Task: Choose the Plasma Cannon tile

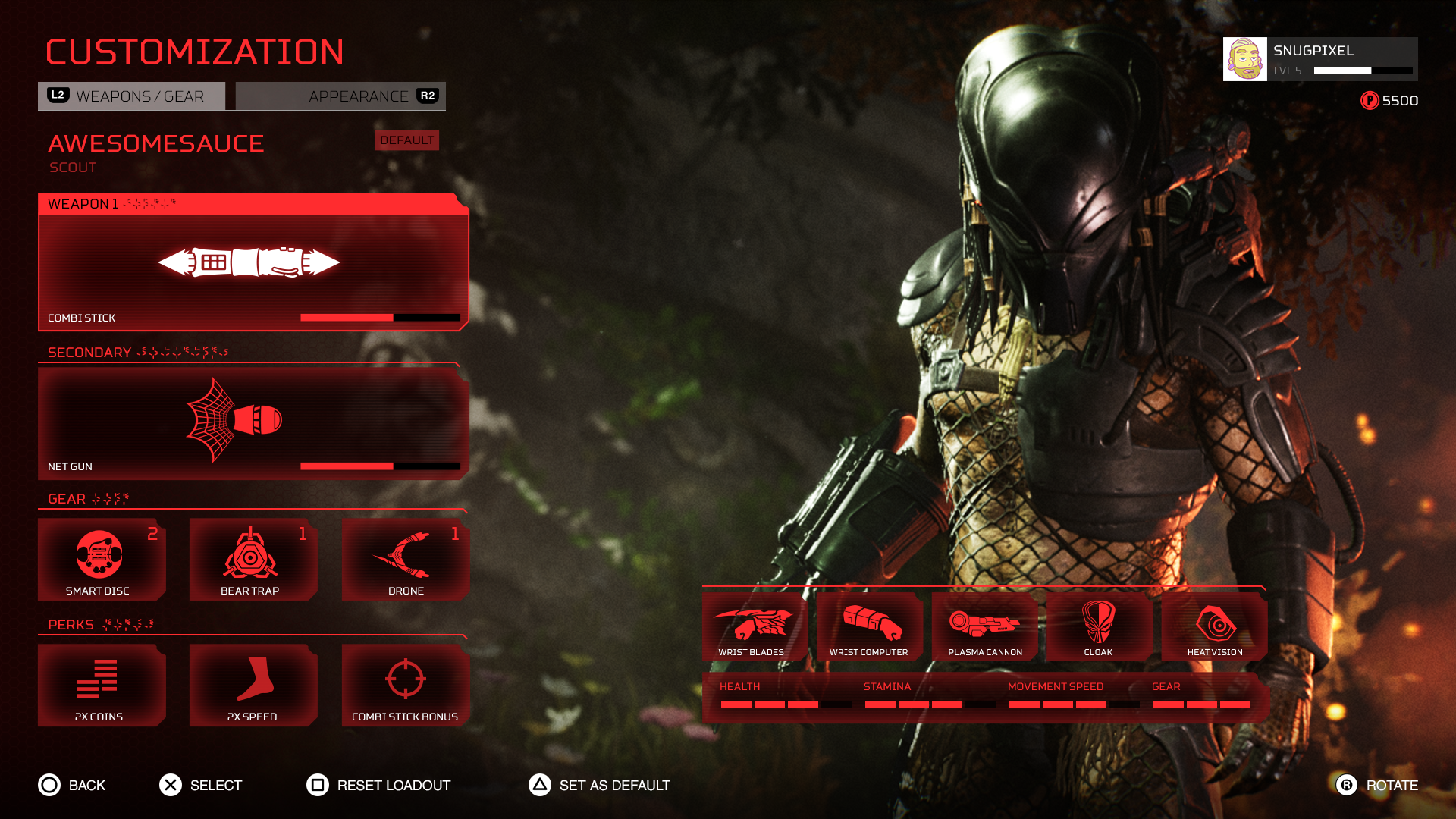Action: 984,627
